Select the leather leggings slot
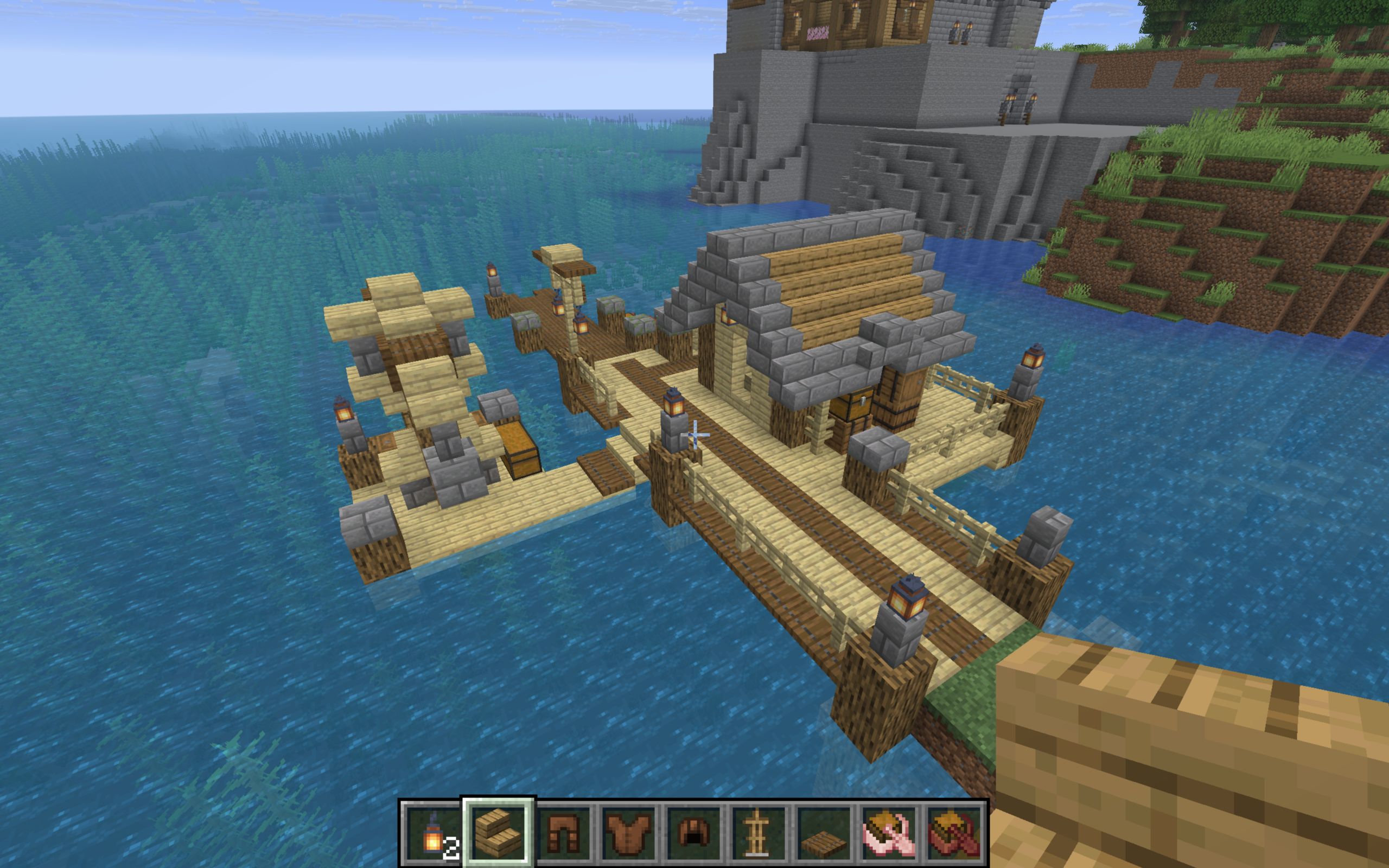The height and width of the screenshot is (868, 1389). pos(563,832)
